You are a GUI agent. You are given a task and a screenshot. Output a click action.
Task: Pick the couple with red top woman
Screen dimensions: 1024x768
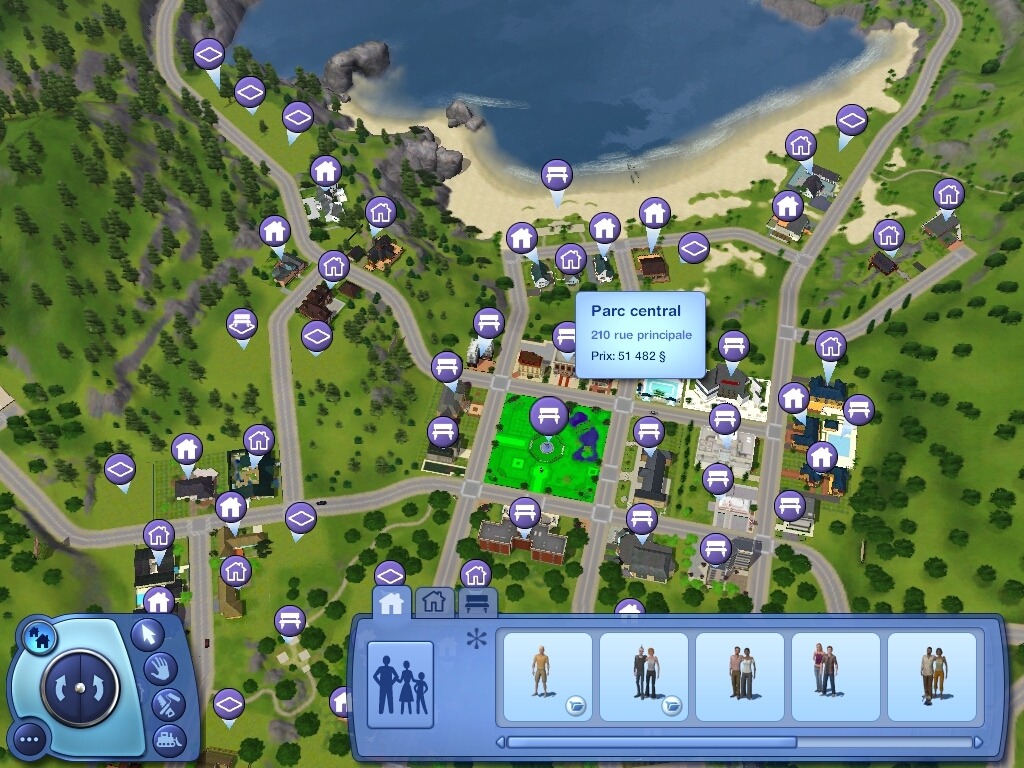(835, 677)
